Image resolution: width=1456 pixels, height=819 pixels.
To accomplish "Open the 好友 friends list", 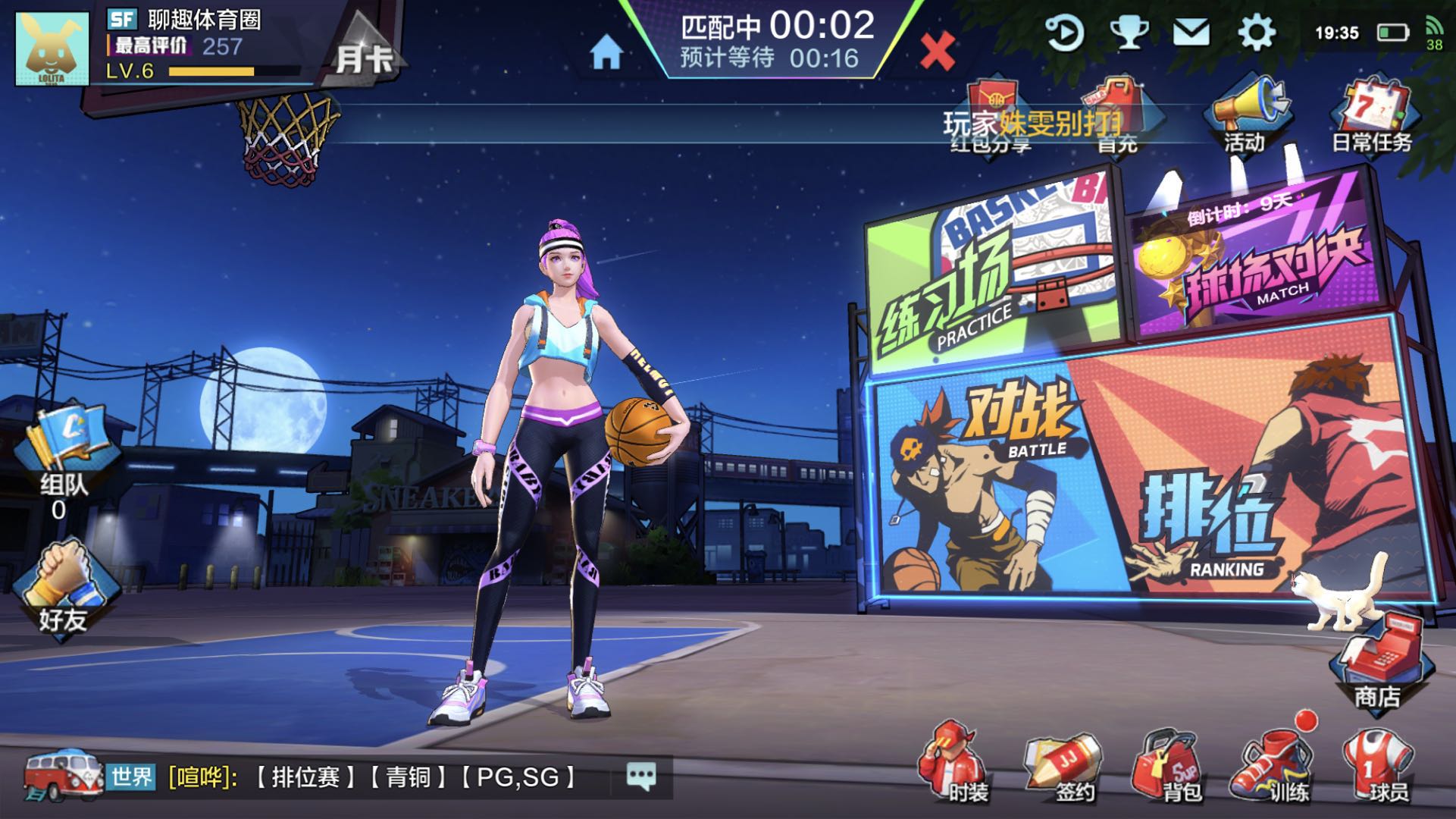I will (x=63, y=588).
